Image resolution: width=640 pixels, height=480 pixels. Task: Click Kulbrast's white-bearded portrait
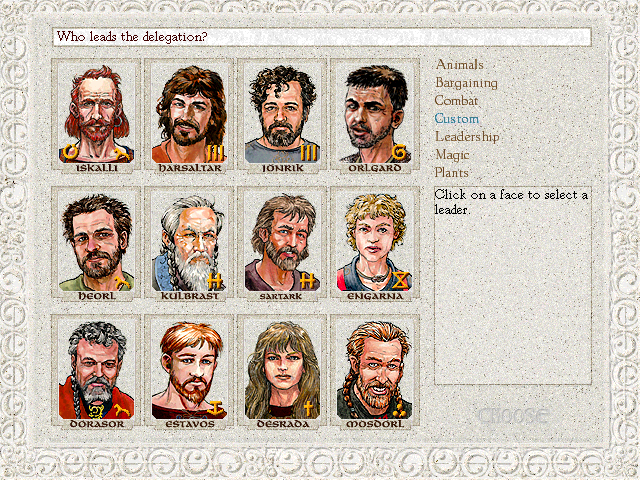click(189, 242)
